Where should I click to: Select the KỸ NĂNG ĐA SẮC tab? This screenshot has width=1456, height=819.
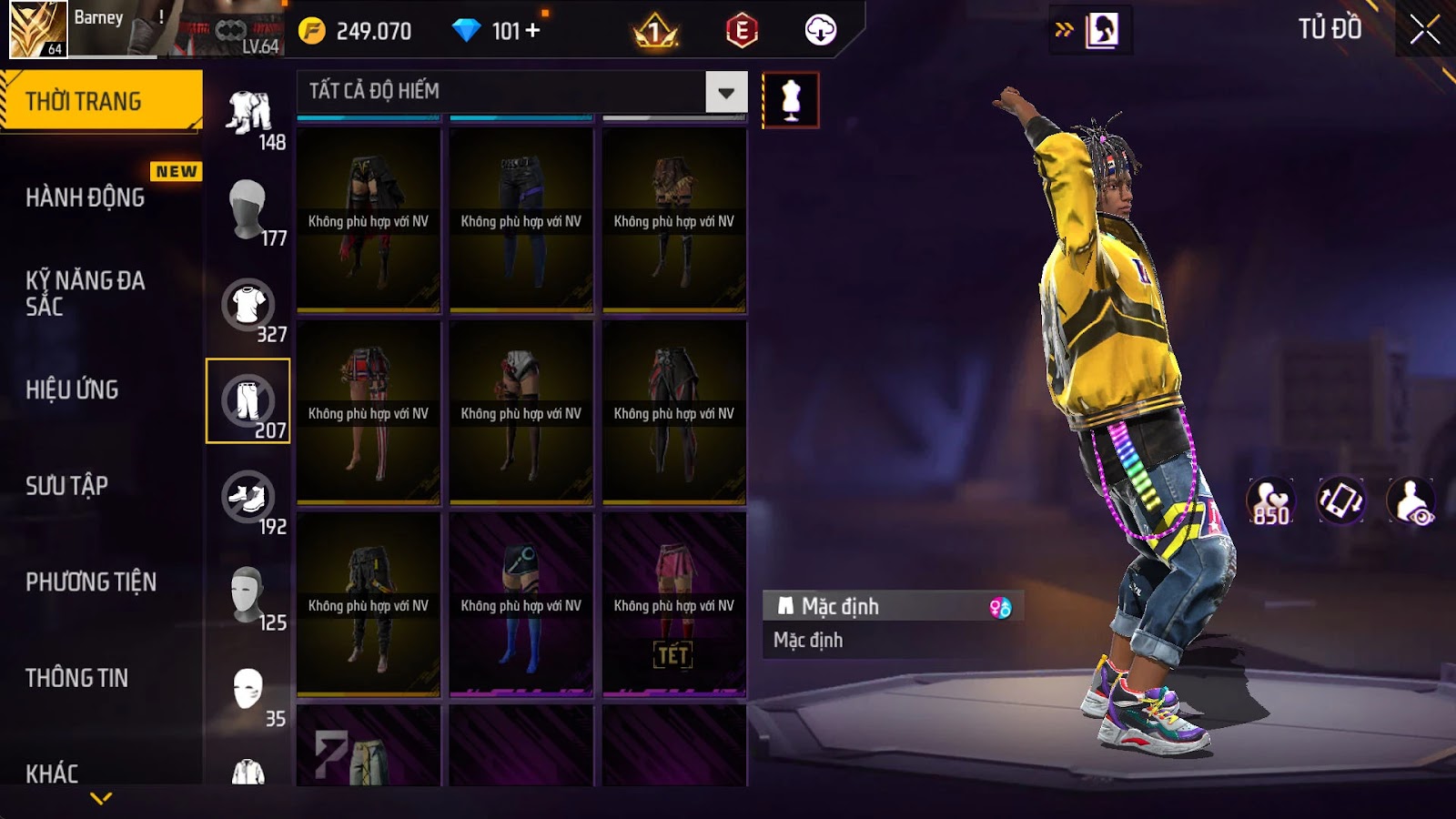pos(86,293)
